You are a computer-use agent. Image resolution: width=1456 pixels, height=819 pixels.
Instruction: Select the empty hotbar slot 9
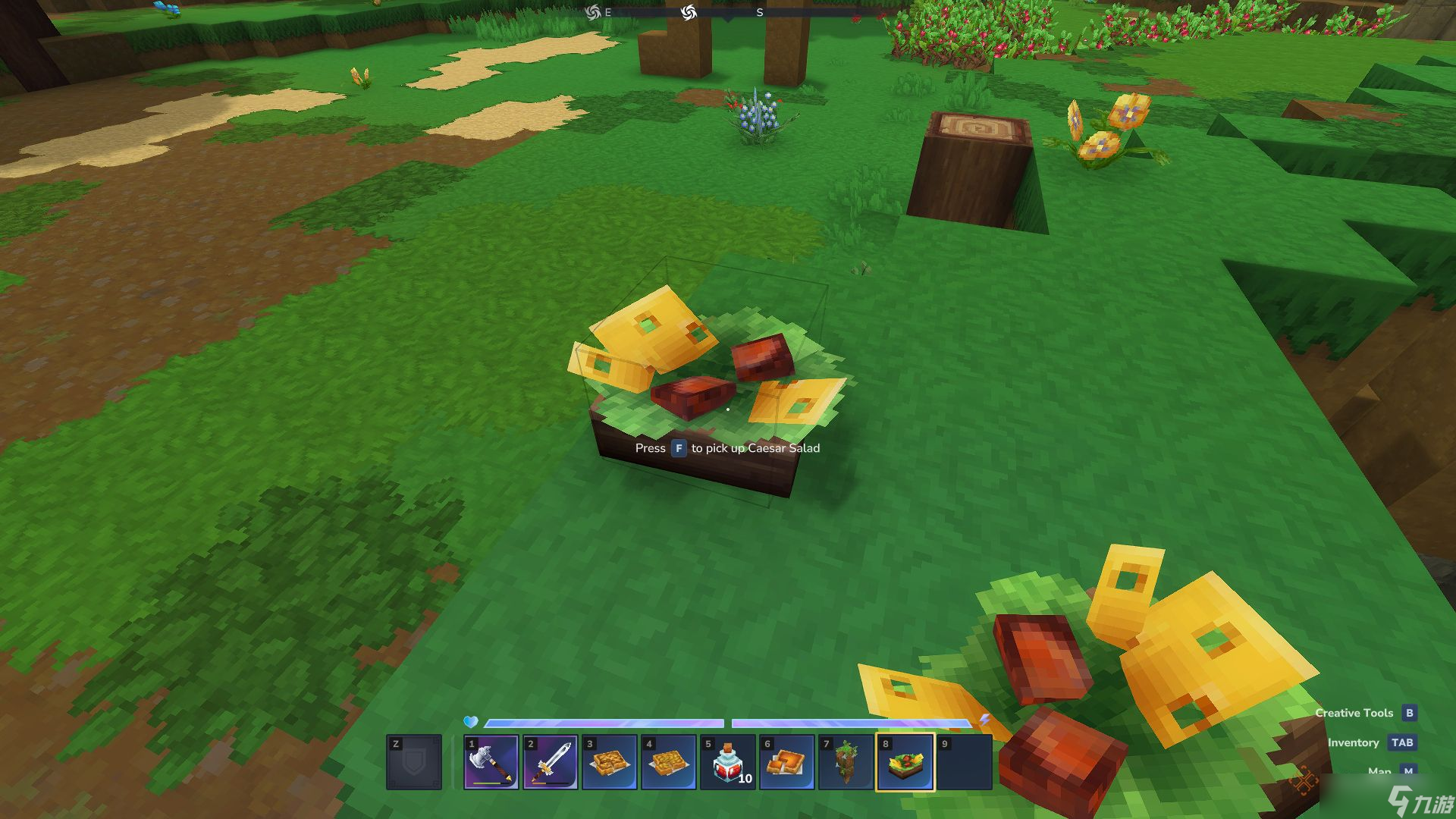[x=965, y=762]
